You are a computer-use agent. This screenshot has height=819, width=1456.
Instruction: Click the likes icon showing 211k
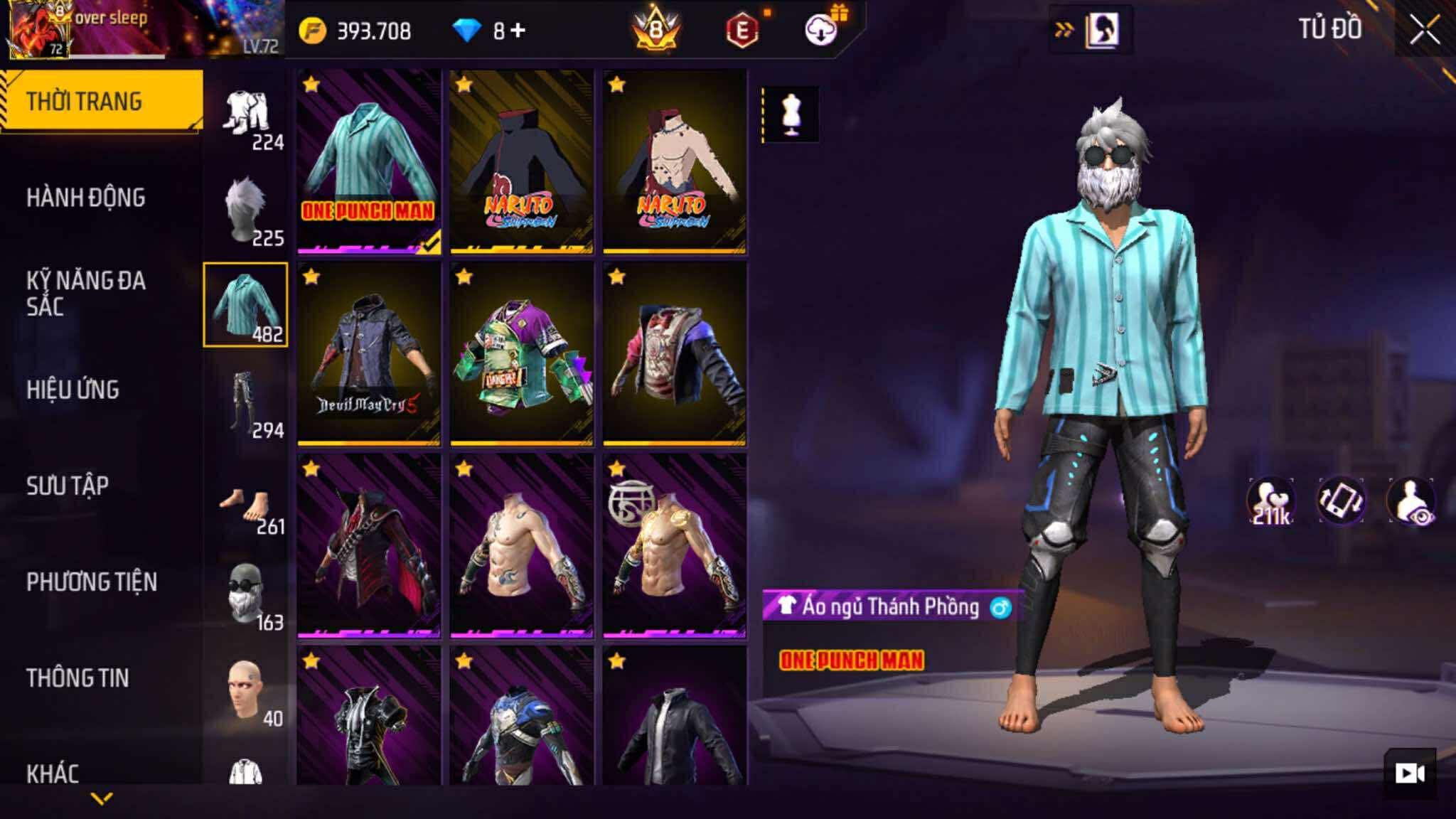tap(1270, 500)
